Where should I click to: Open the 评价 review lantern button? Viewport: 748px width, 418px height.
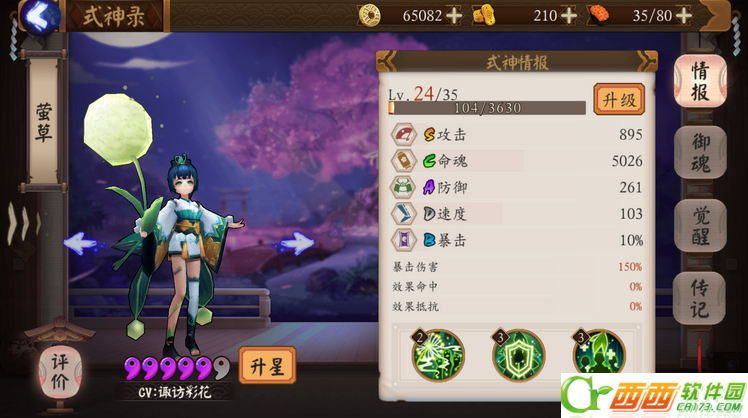pyautogui.click(x=59, y=367)
